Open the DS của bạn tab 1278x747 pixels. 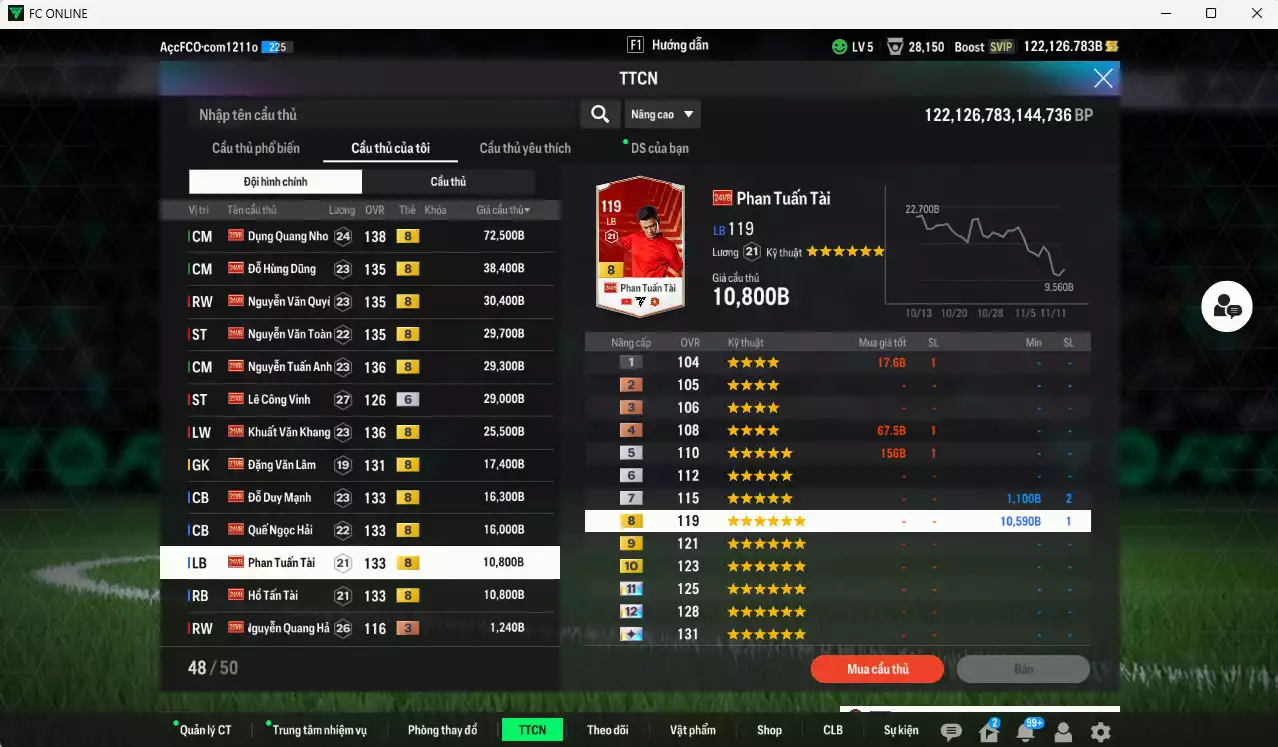point(659,148)
